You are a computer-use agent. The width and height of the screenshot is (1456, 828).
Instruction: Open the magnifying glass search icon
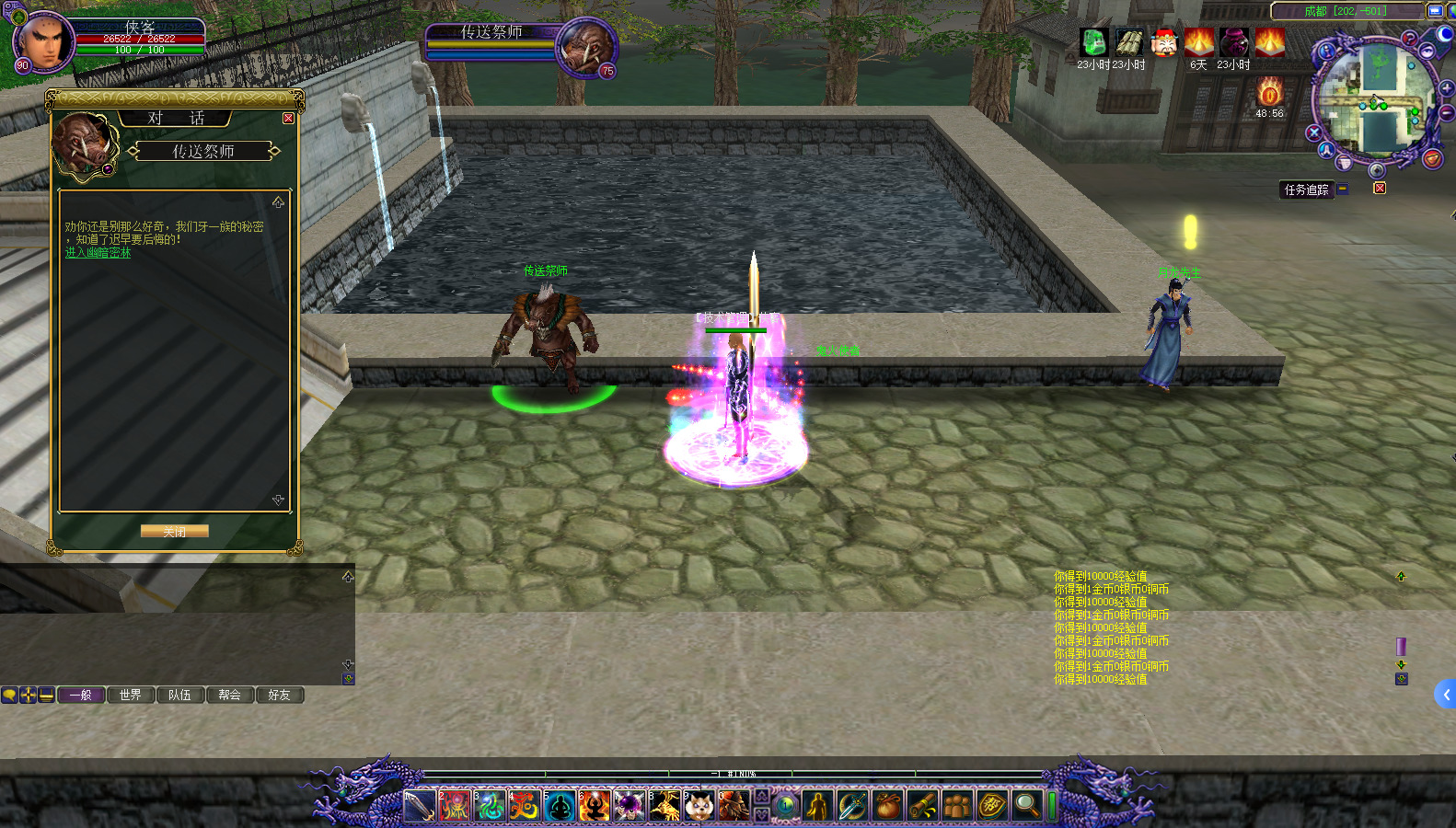click(1026, 806)
